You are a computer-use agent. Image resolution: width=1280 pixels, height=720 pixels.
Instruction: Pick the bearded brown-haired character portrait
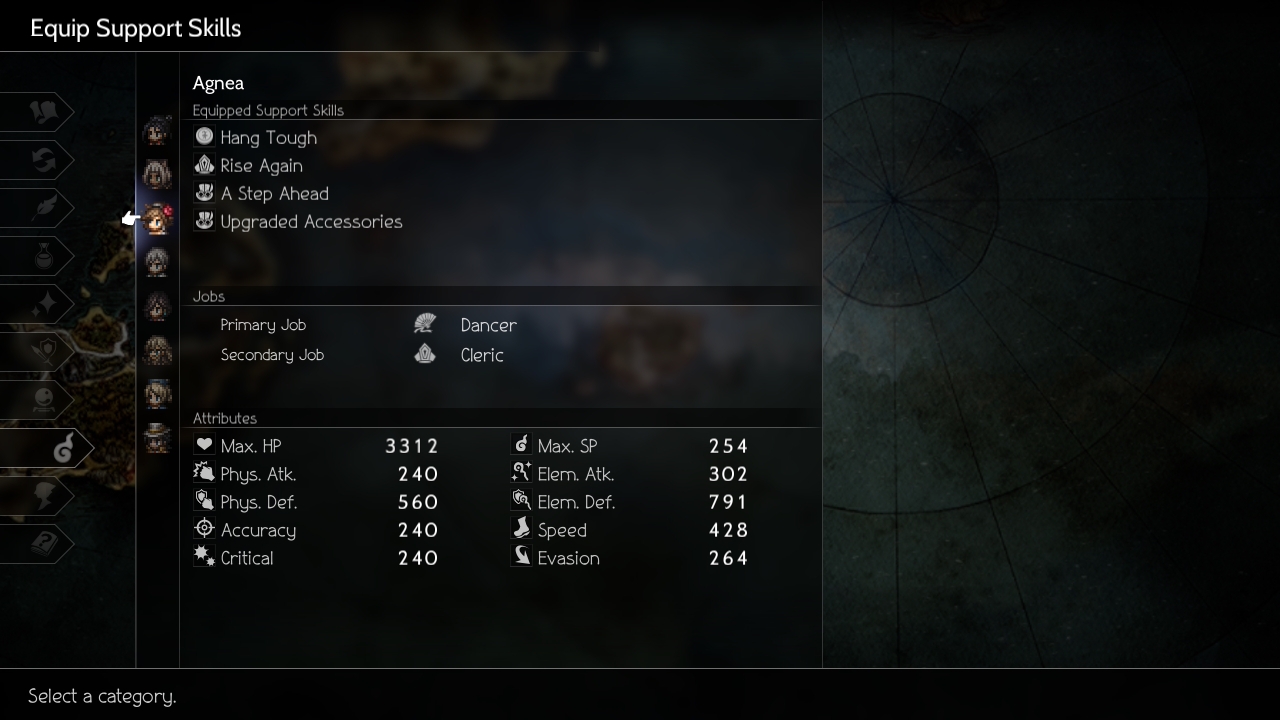tap(157, 351)
